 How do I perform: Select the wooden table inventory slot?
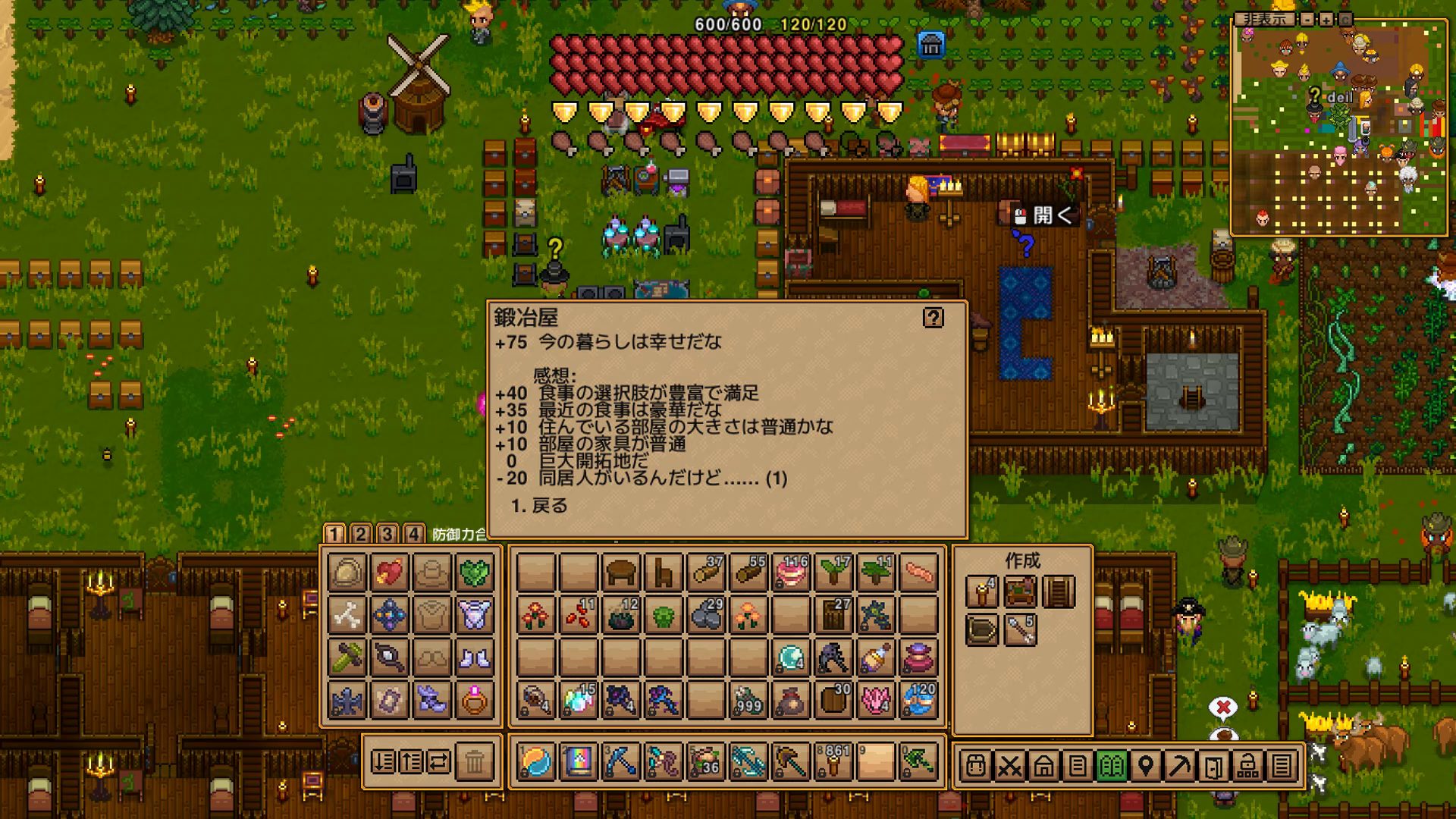click(620, 573)
